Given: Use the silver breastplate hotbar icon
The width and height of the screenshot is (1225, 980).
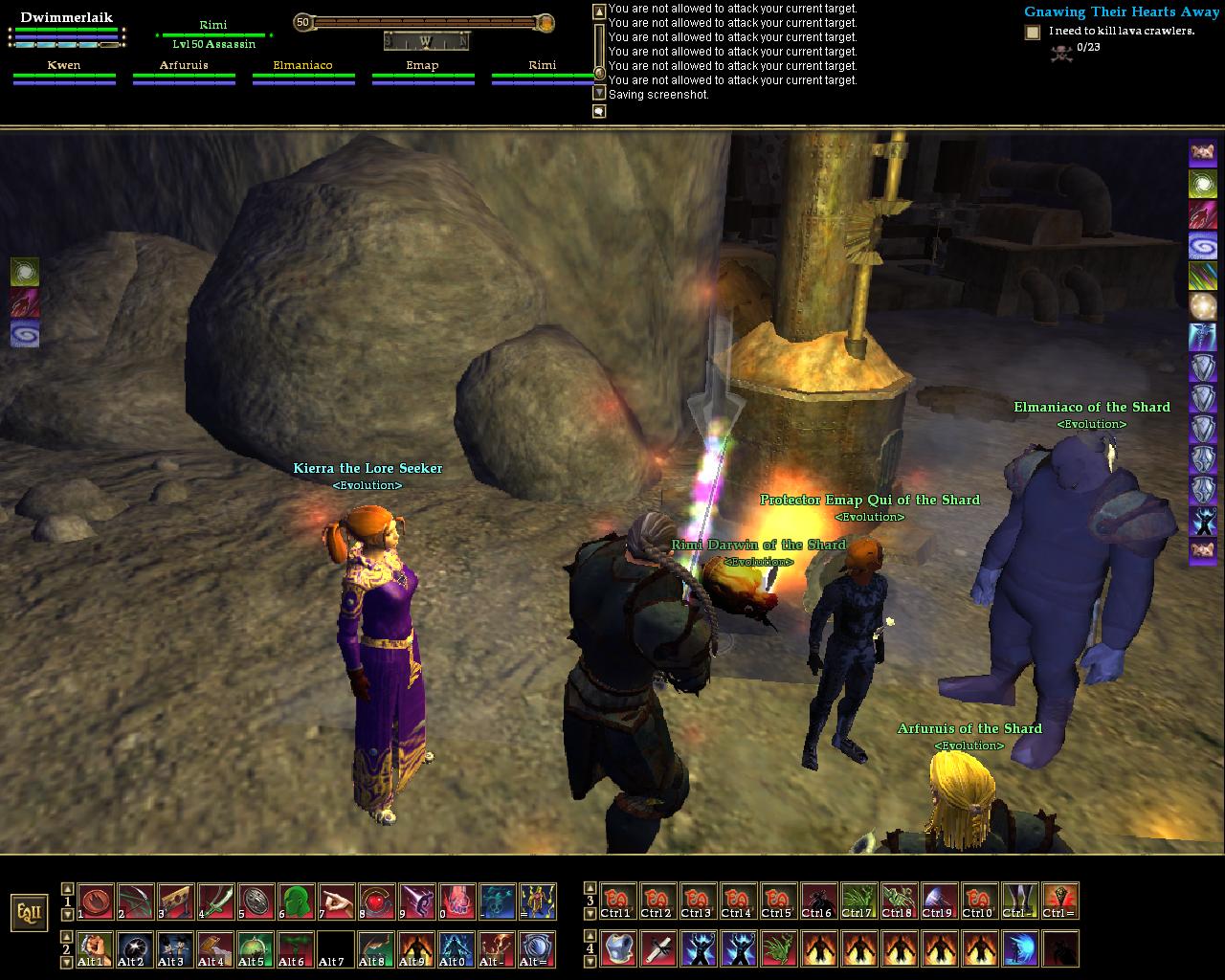Looking at the screenshot, I should pos(618,949).
